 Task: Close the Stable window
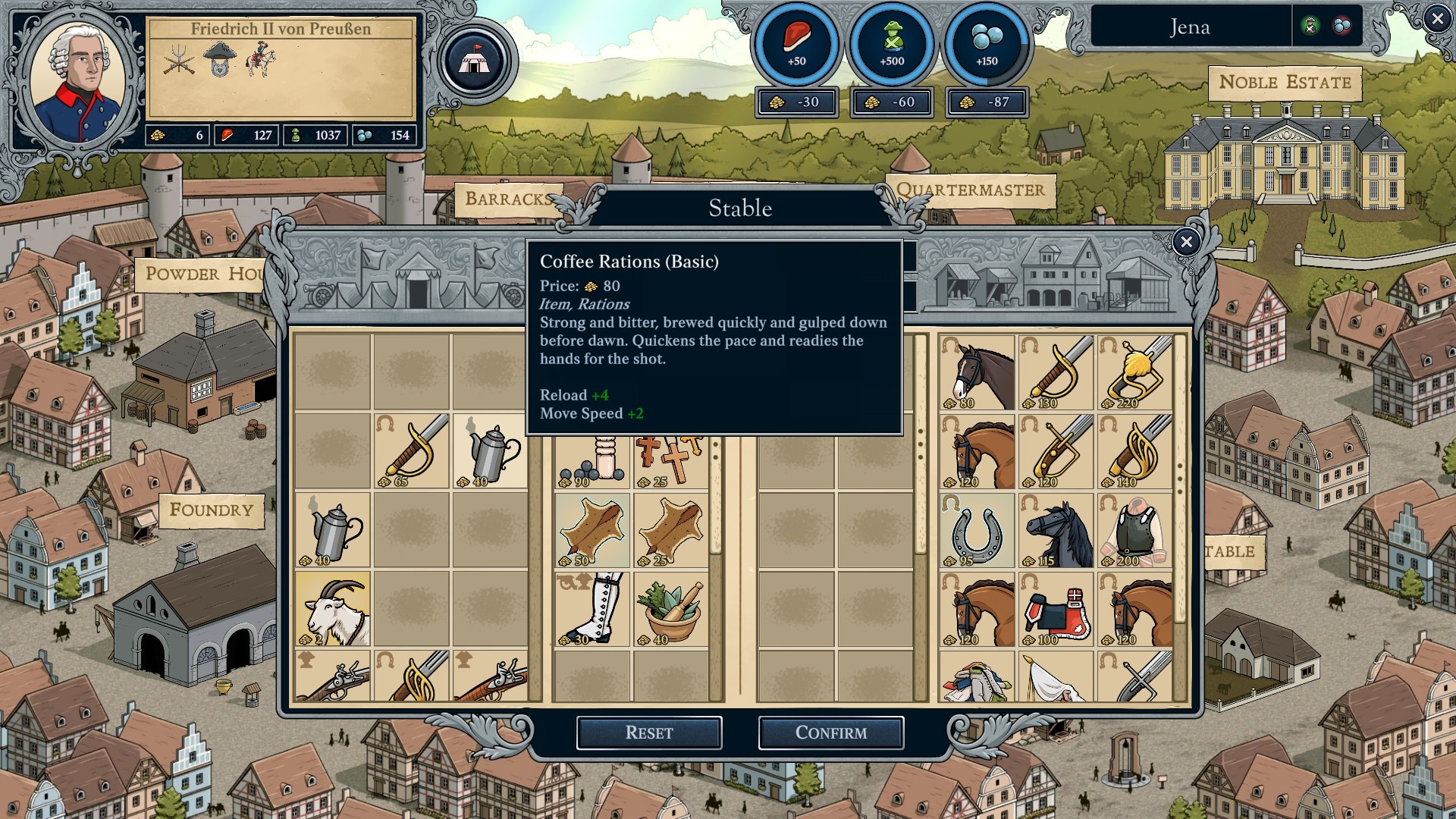[1186, 242]
